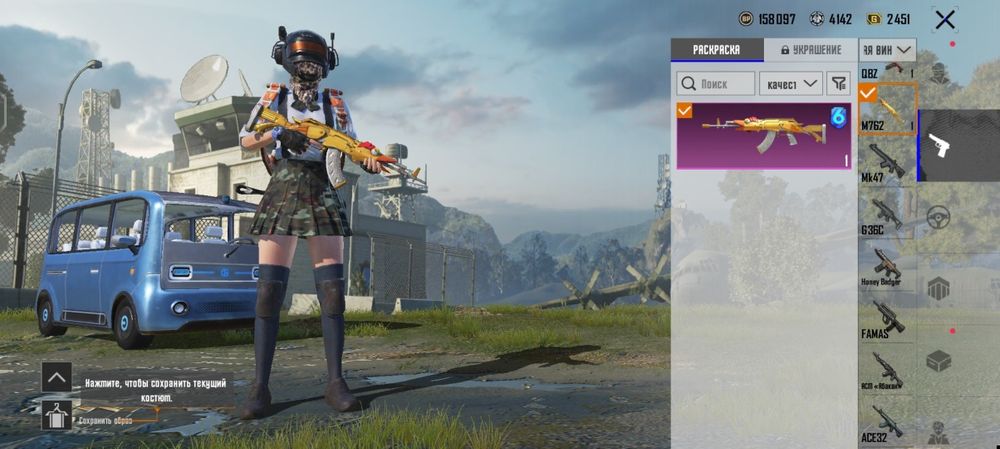Image resolution: width=1000 pixels, height=449 pixels.
Task: Switch to the steering wheel vehicle category
Action: 938,217
